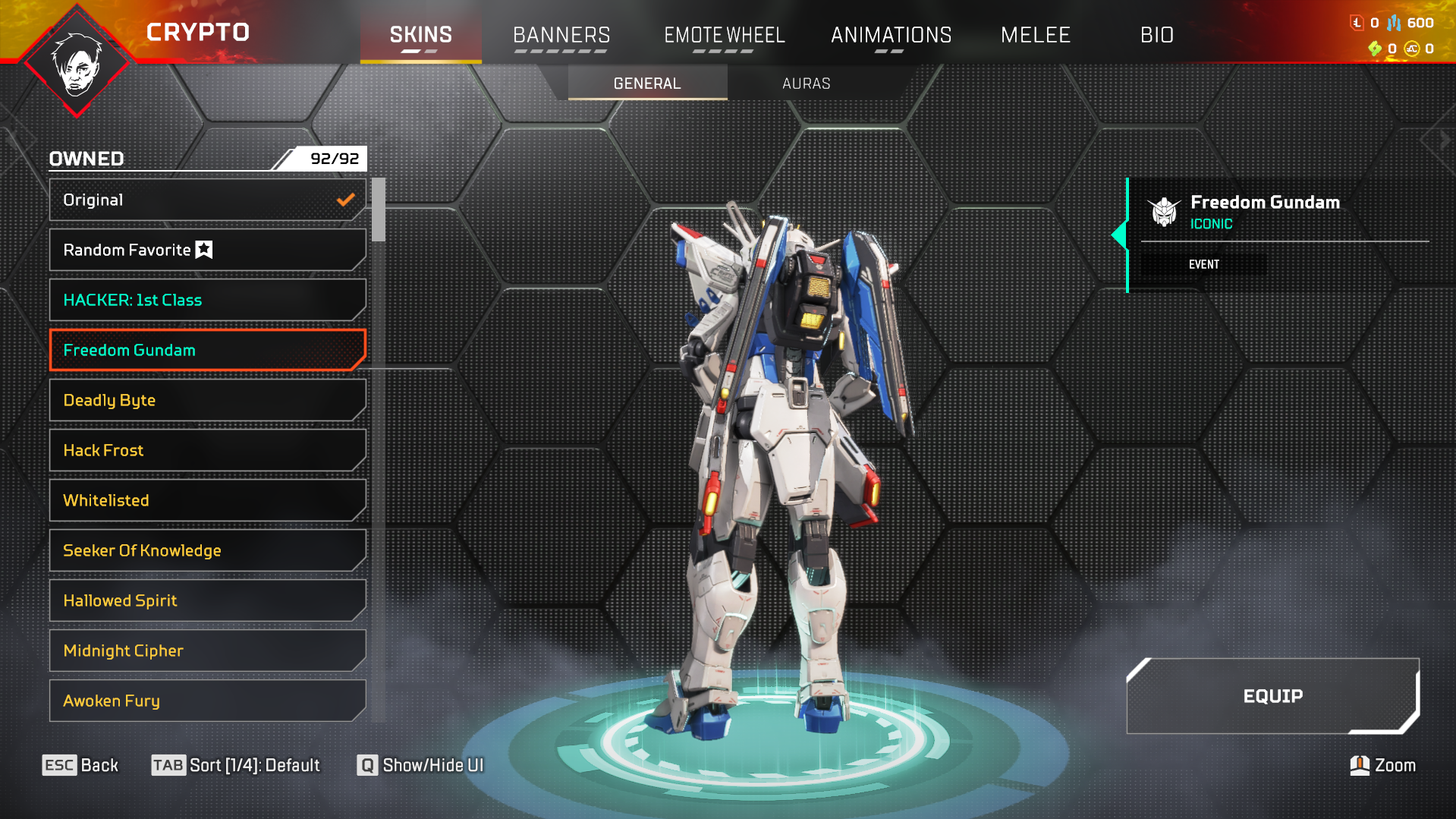
Task: Open the Emote Wheel tab
Action: click(724, 35)
